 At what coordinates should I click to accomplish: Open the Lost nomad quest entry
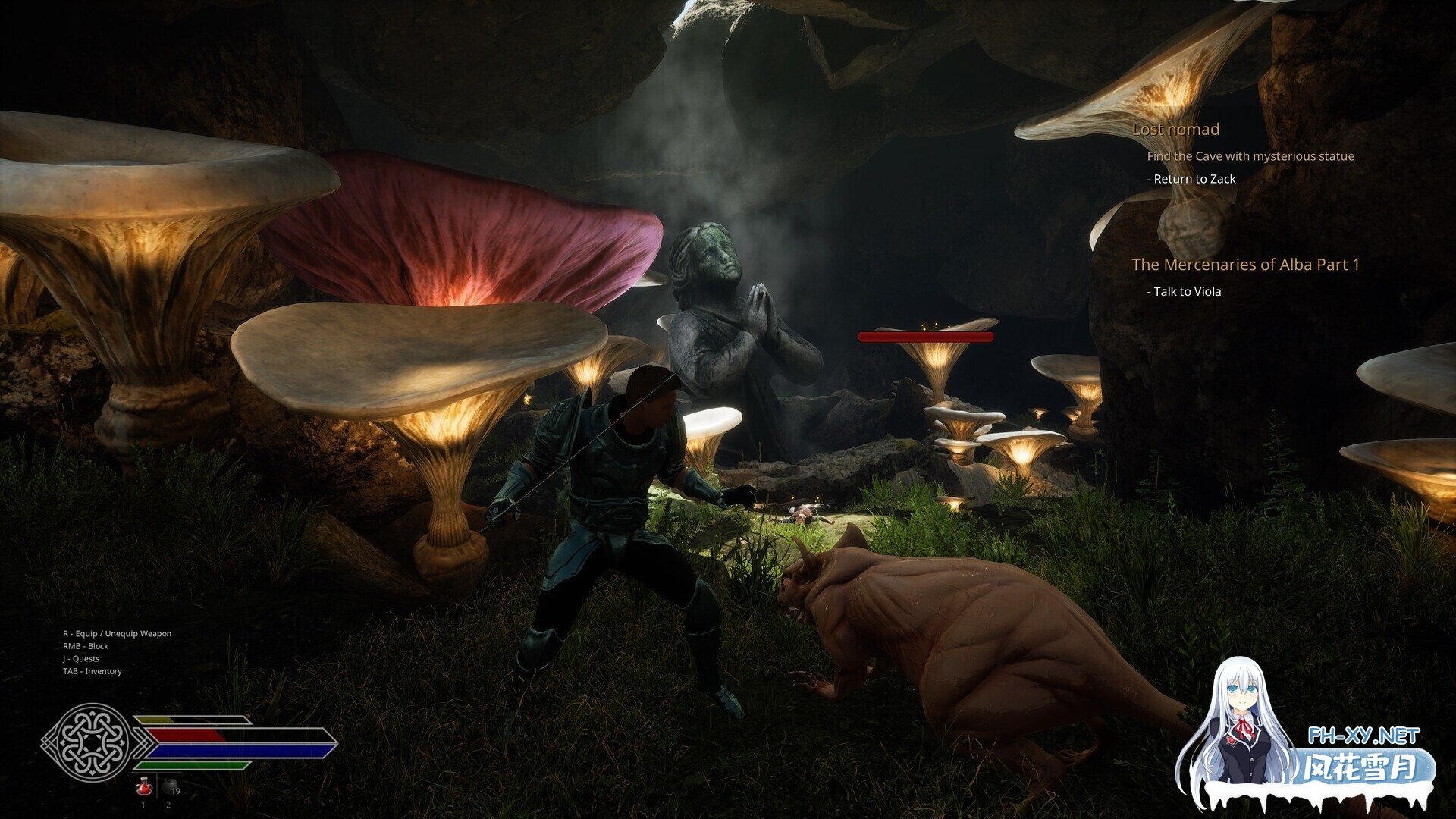pyautogui.click(x=1175, y=130)
